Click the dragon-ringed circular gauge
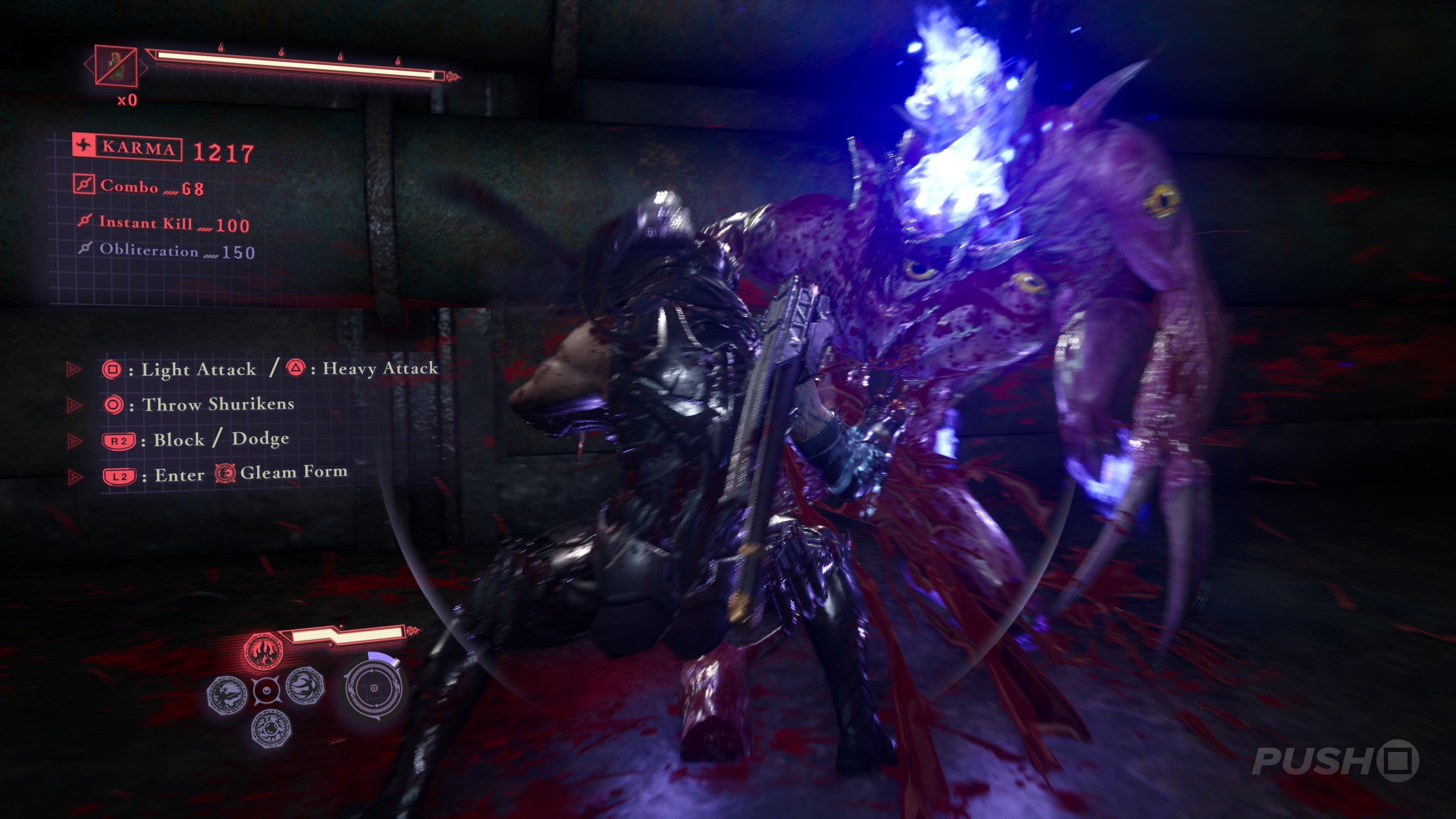The width and height of the screenshot is (1456, 819). point(373,689)
